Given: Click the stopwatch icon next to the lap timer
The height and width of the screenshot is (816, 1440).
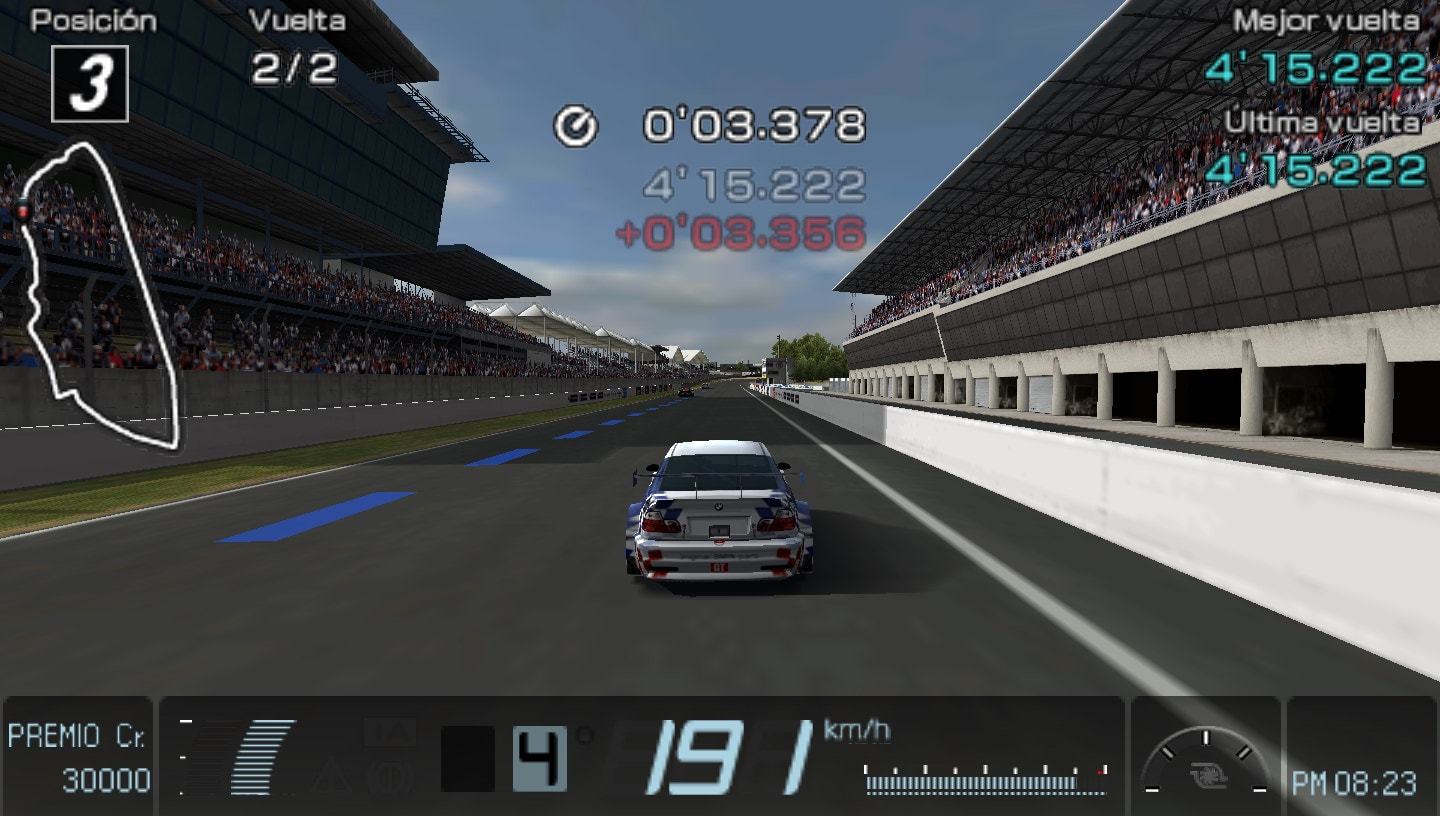Looking at the screenshot, I should tap(573, 126).
